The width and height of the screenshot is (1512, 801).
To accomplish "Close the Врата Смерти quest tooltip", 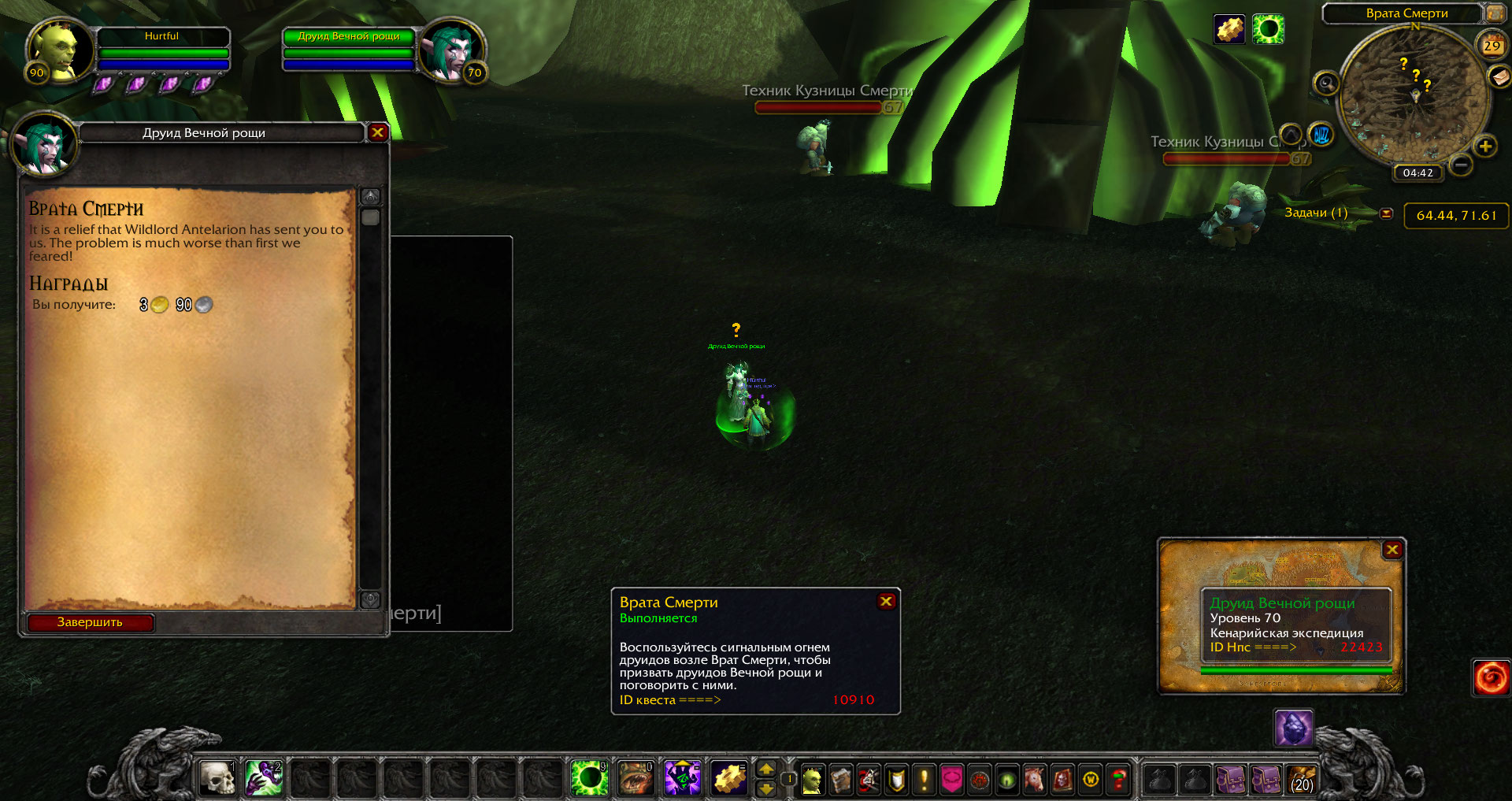I will coord(886,601).
